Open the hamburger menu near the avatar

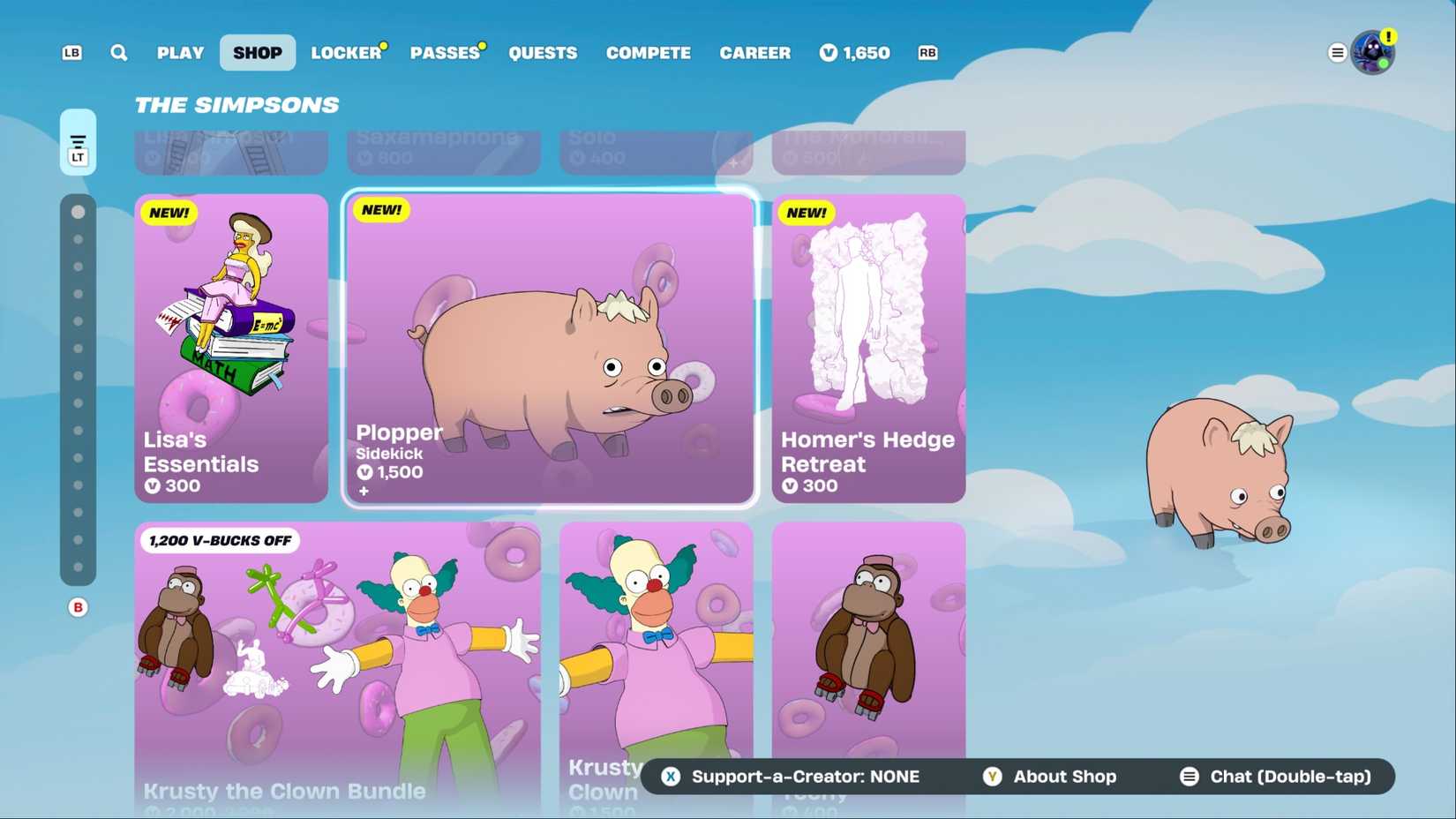(x=1337, y=51)
